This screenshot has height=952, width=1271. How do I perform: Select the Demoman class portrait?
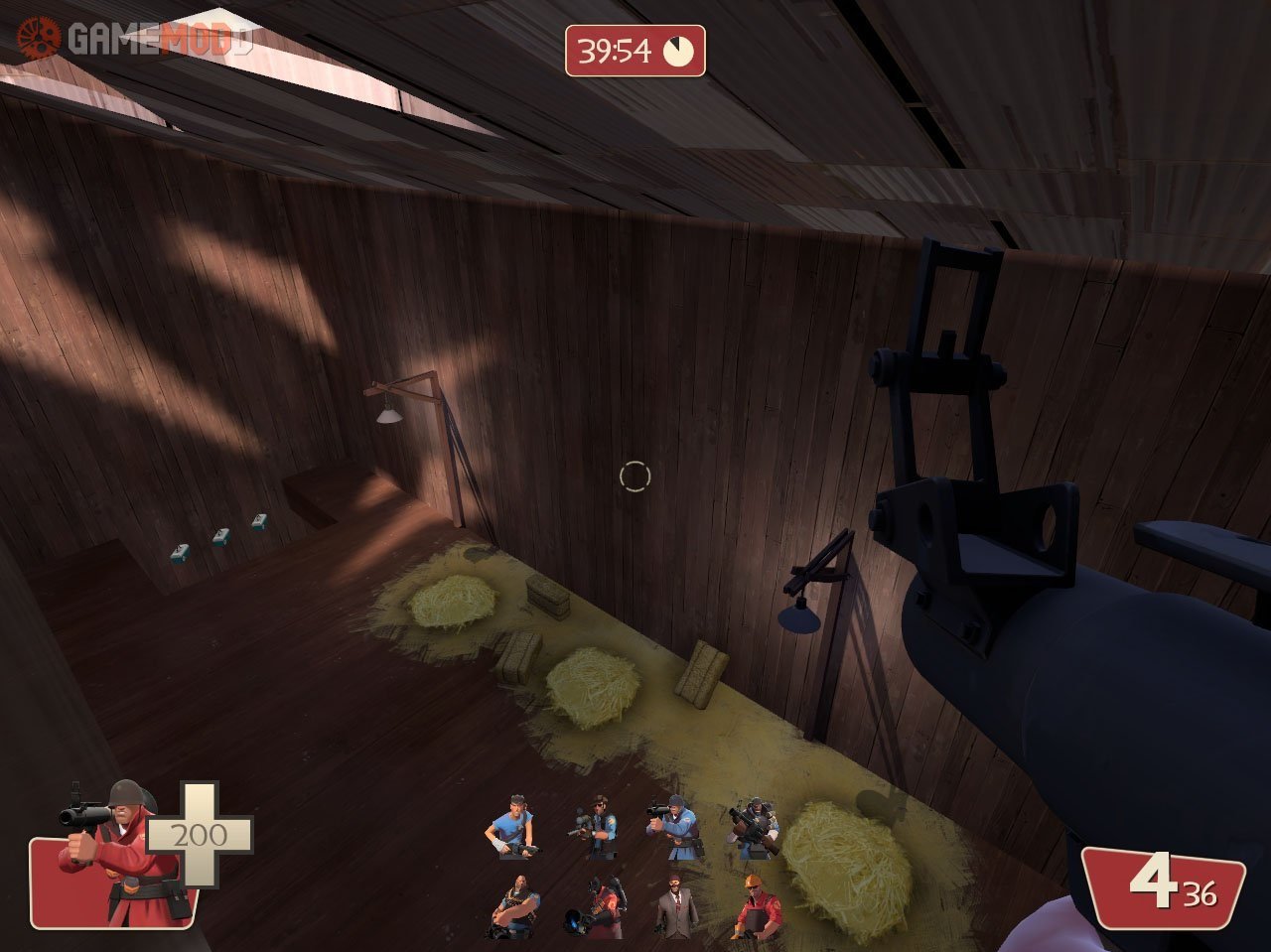click(755, 826)
